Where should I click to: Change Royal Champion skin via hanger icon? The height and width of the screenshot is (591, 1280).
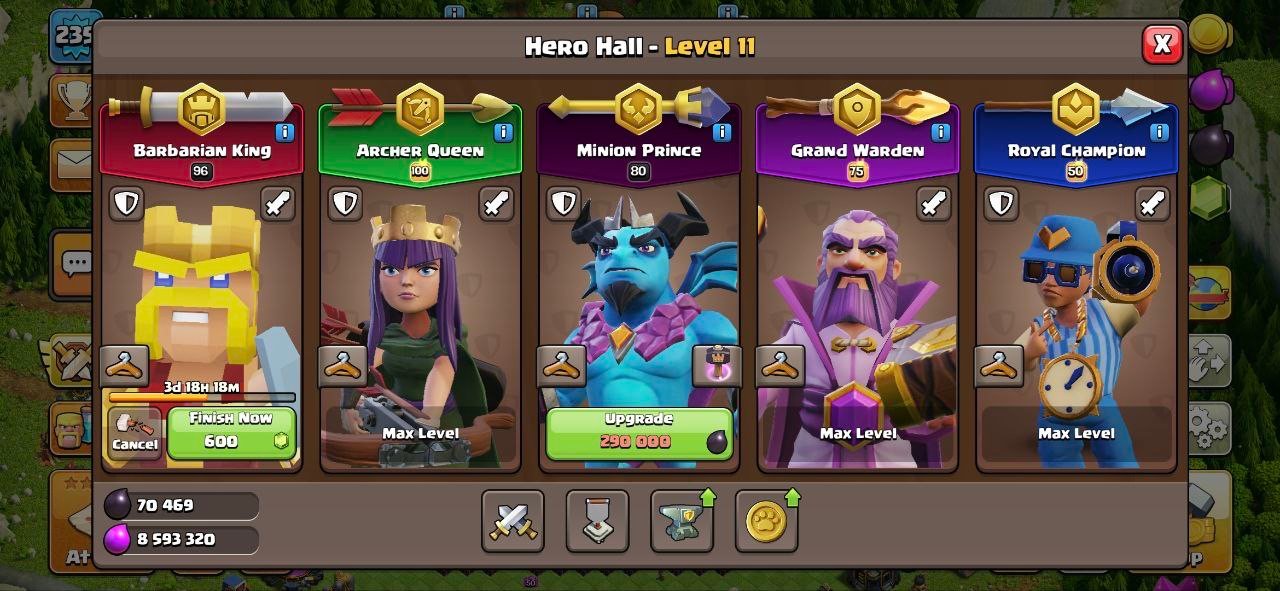click(x=999, y=367)
